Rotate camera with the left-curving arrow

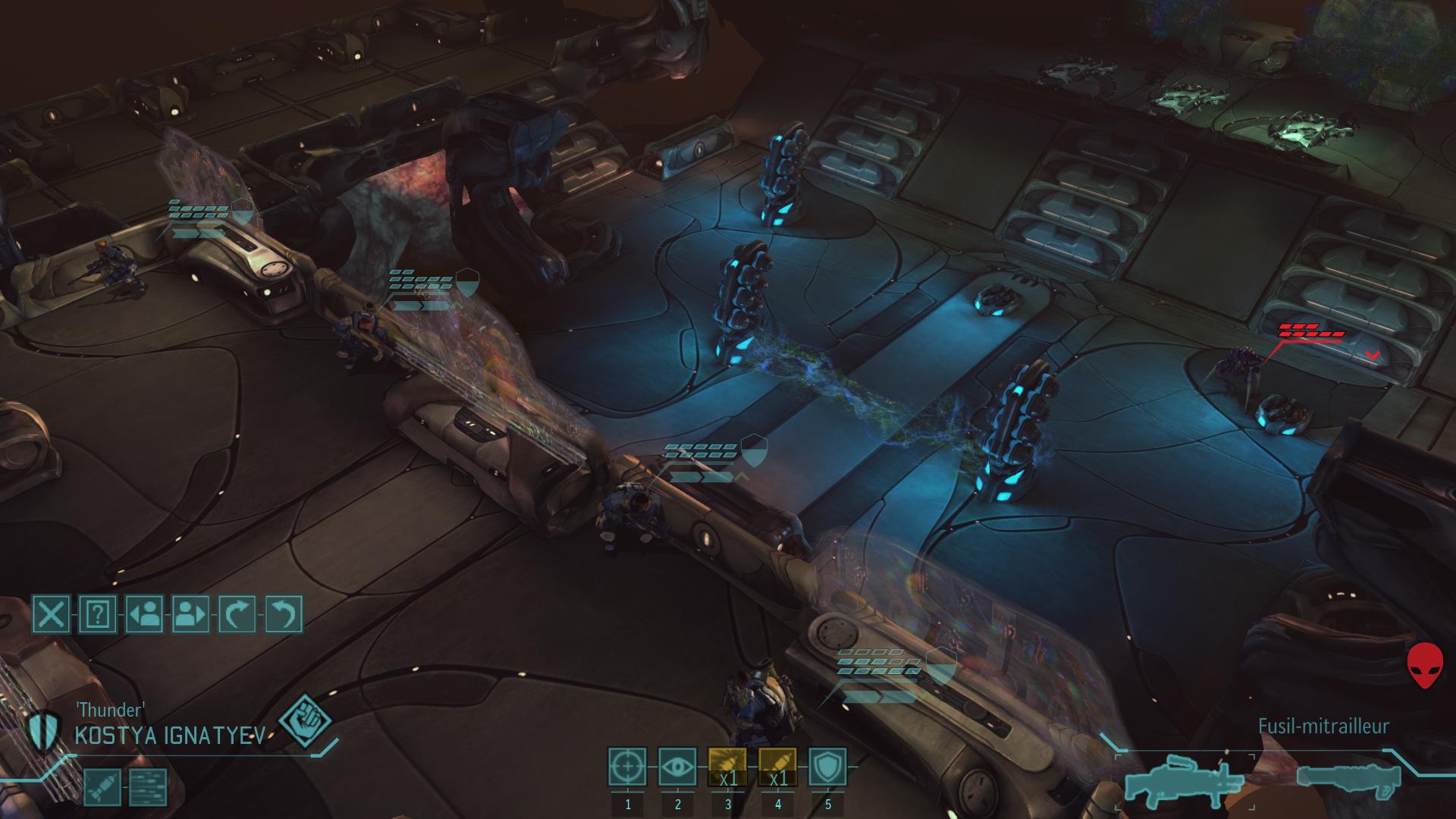coord(284,613)
